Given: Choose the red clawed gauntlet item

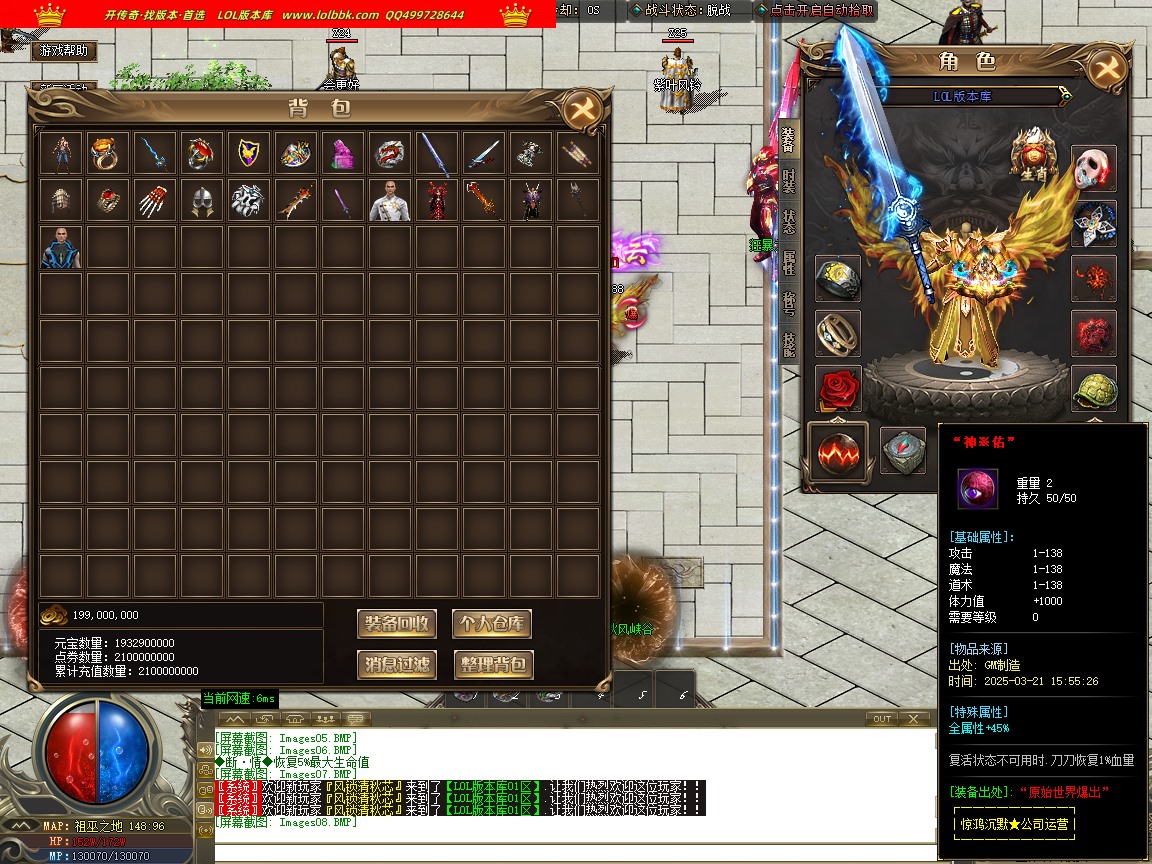Looking at the screenshot, I should (153, 200).
